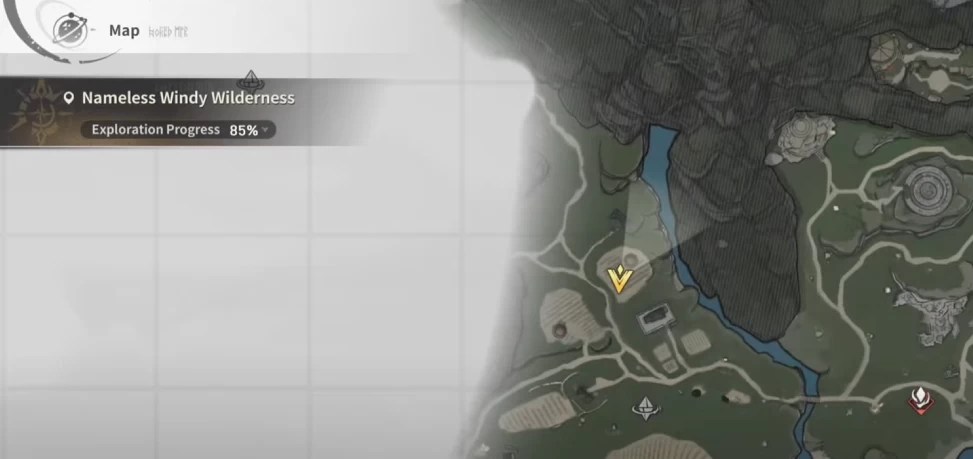
Task: Select the red diamond marker on the map
Action: [x=919, y=401]
